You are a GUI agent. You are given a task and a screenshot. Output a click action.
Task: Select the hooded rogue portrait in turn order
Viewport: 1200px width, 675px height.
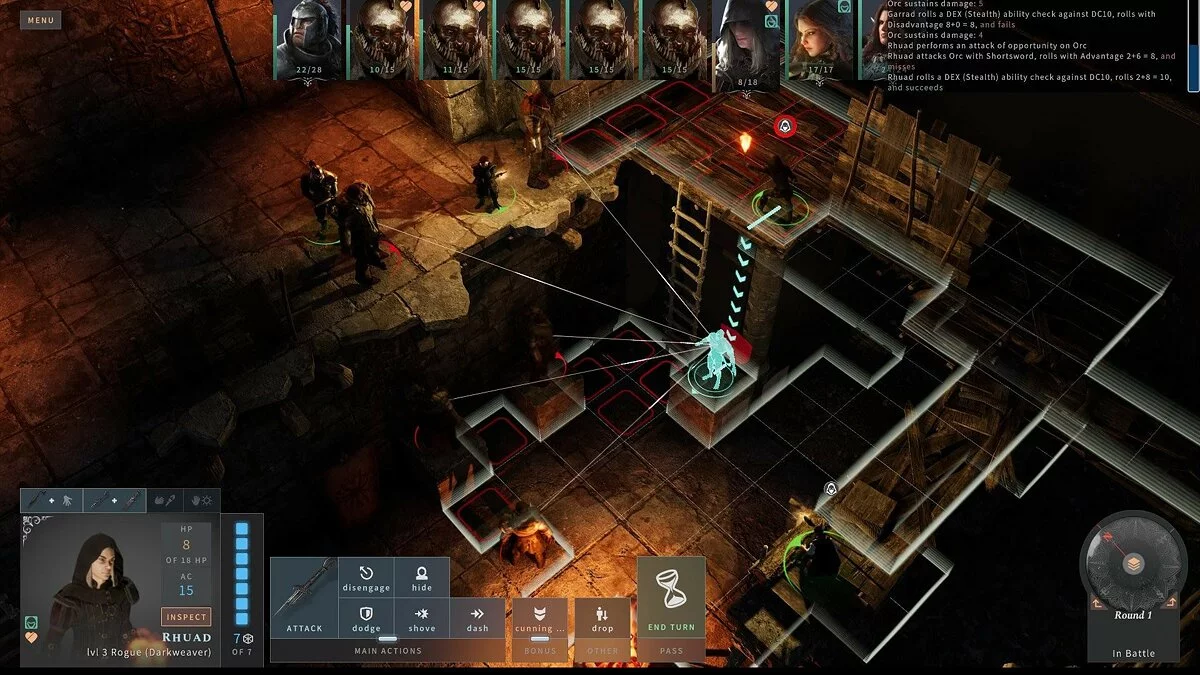pyautogui.click(x=744, y=40)
